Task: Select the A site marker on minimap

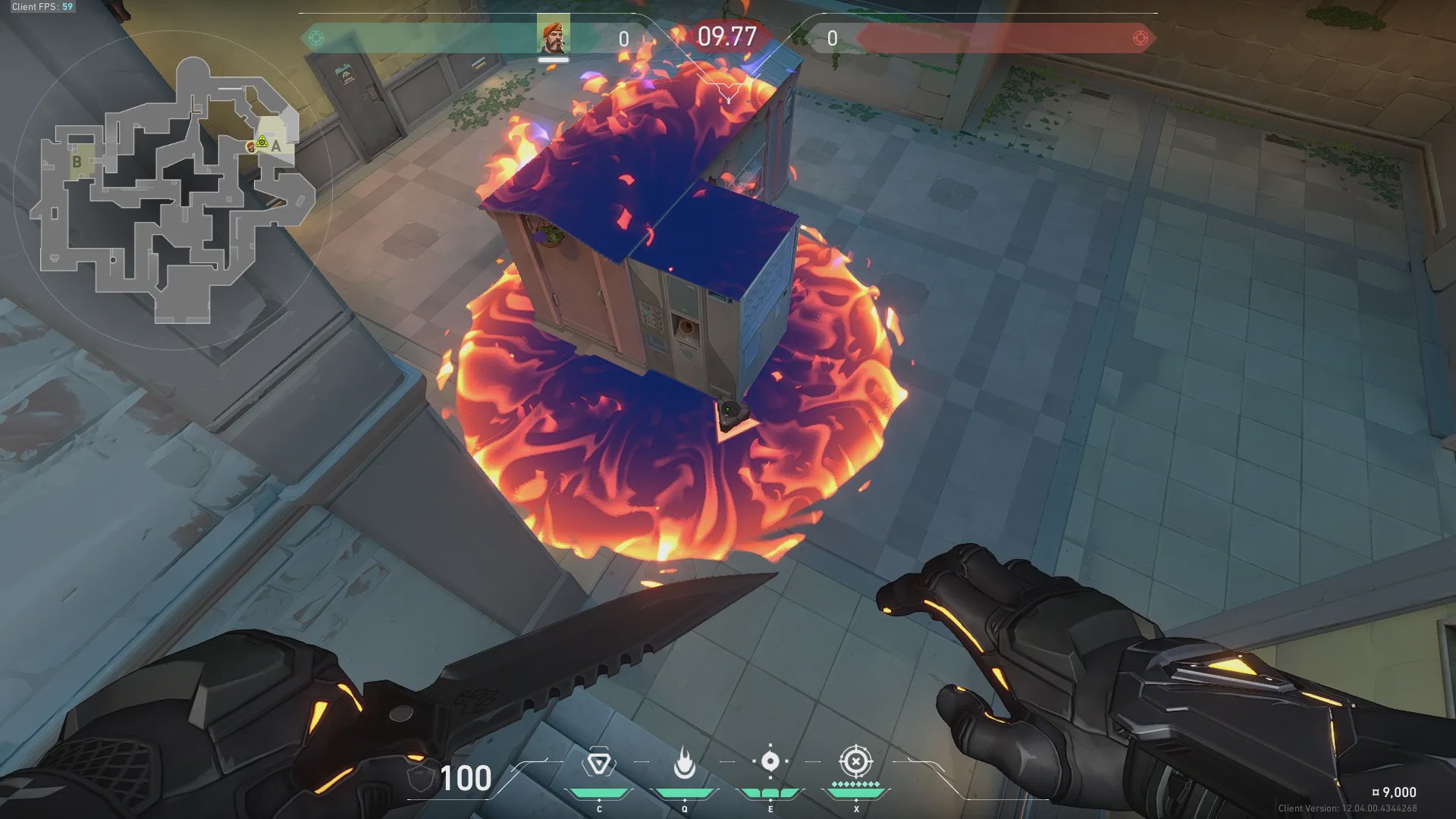Action: tap(276, 146)
